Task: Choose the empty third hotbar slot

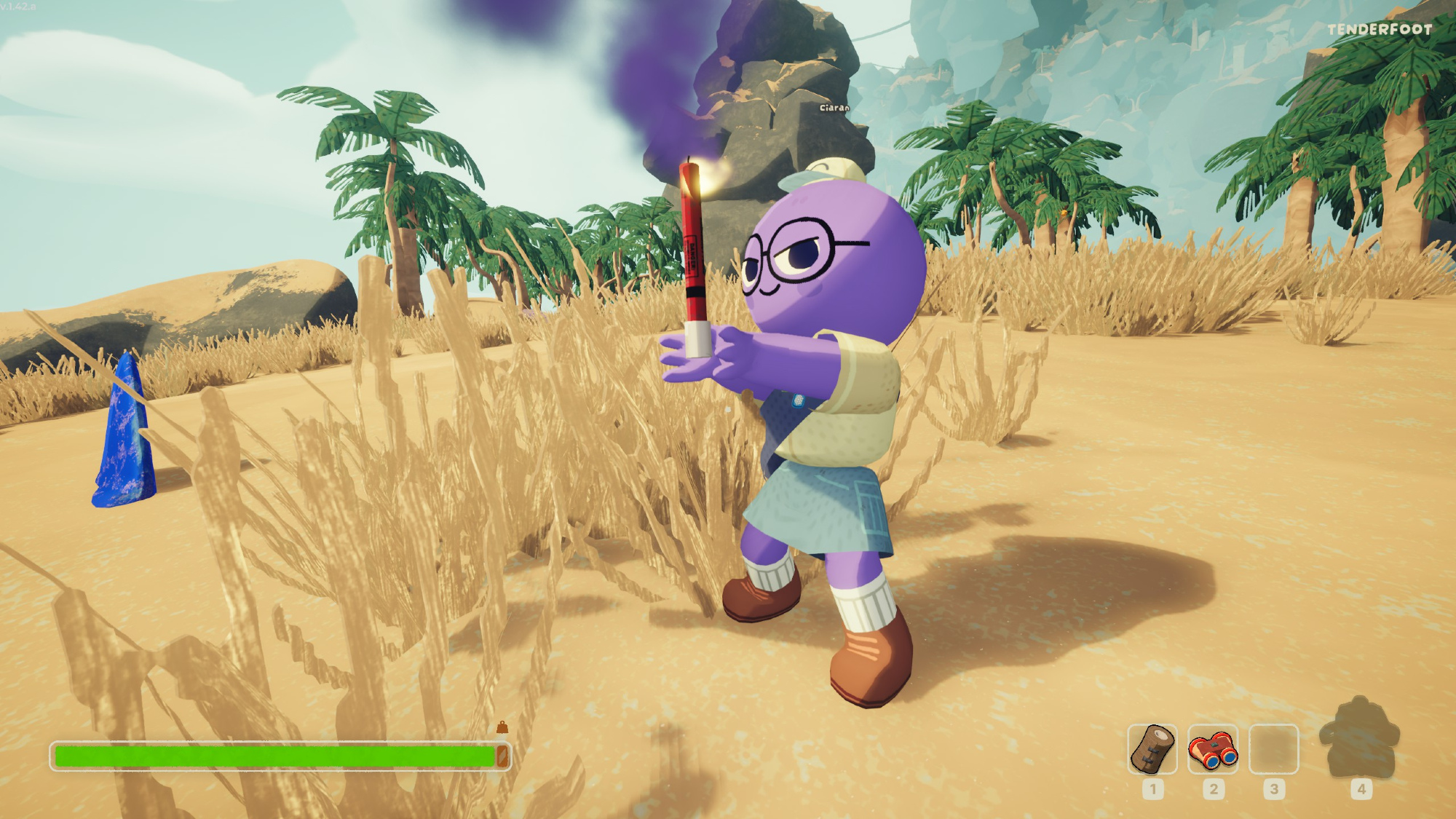Action: click(x=1273, y=748)
